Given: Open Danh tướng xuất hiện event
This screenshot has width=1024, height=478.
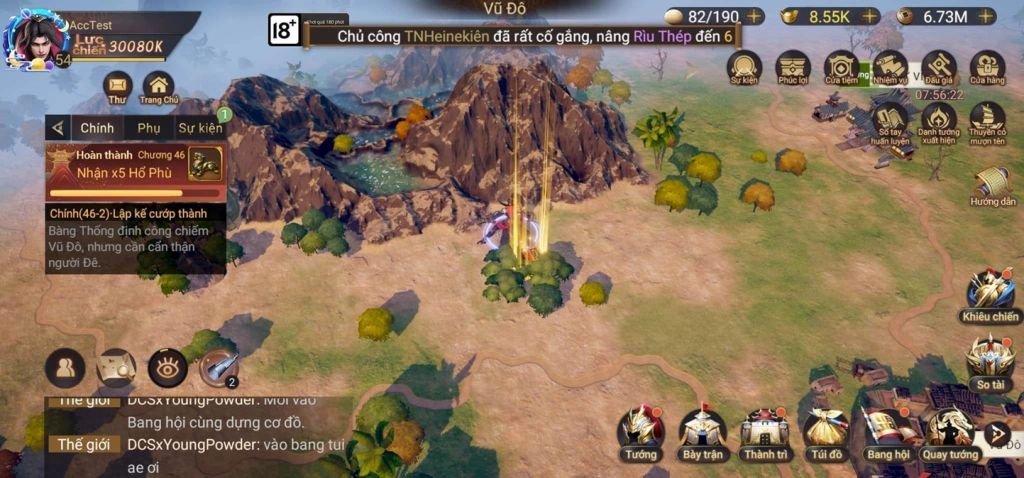Looking at the screenshot, I should 939,121.
